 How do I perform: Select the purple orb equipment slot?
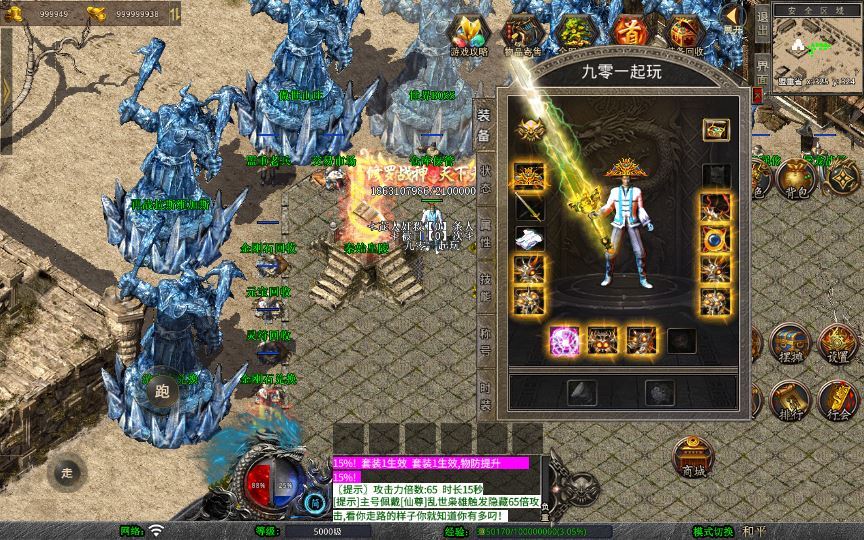pos(564,341)
